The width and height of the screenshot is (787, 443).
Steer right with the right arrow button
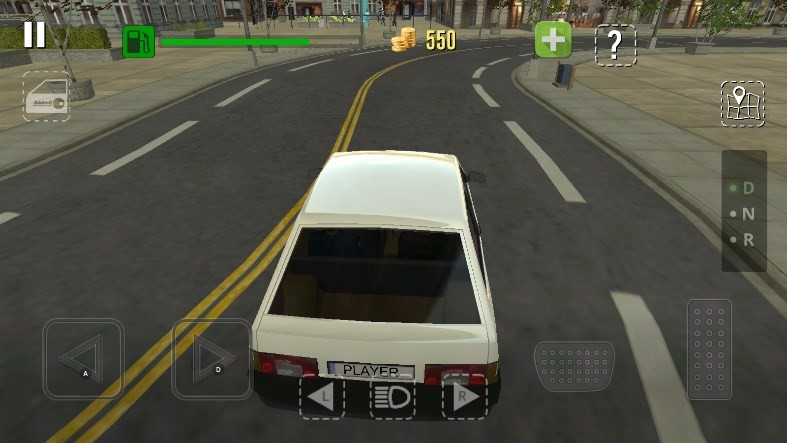tap(212, 359)
